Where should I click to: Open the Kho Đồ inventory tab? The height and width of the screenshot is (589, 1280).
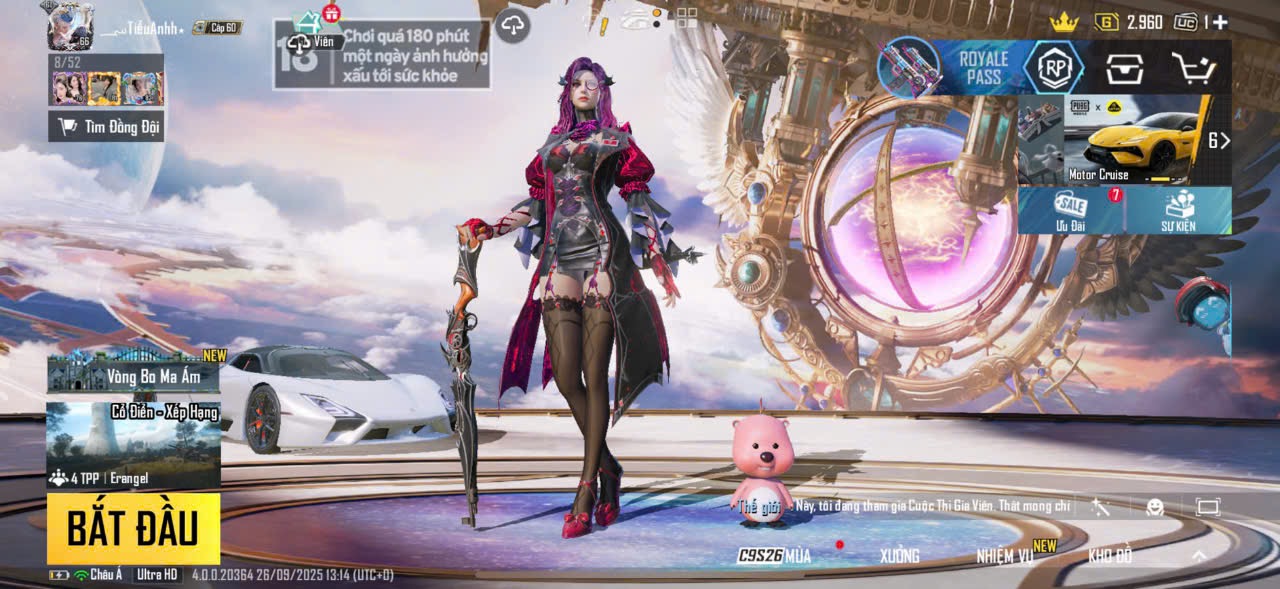(x=1110, y=556)
